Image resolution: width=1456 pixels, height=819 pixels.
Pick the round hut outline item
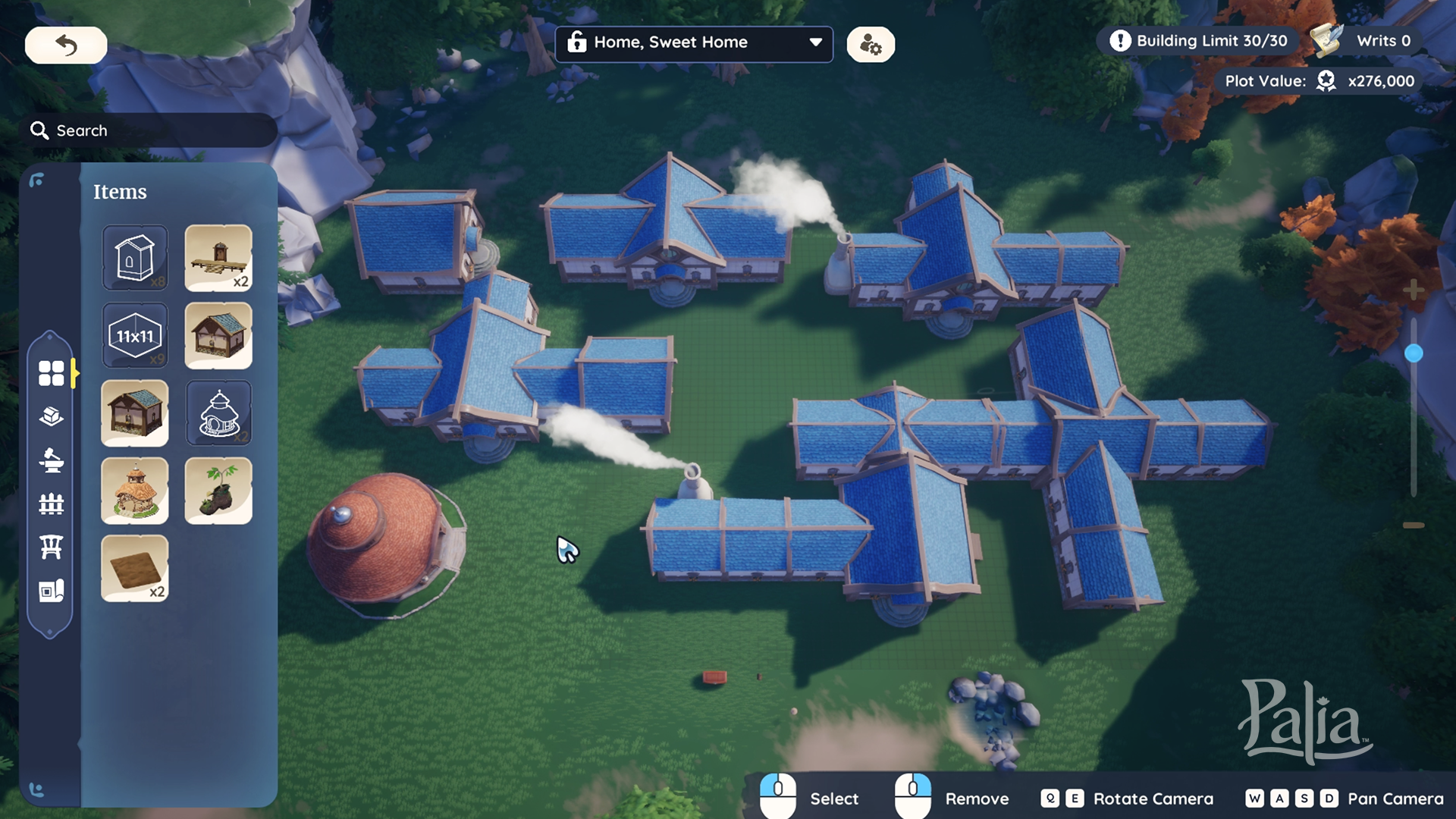[218, 413]
